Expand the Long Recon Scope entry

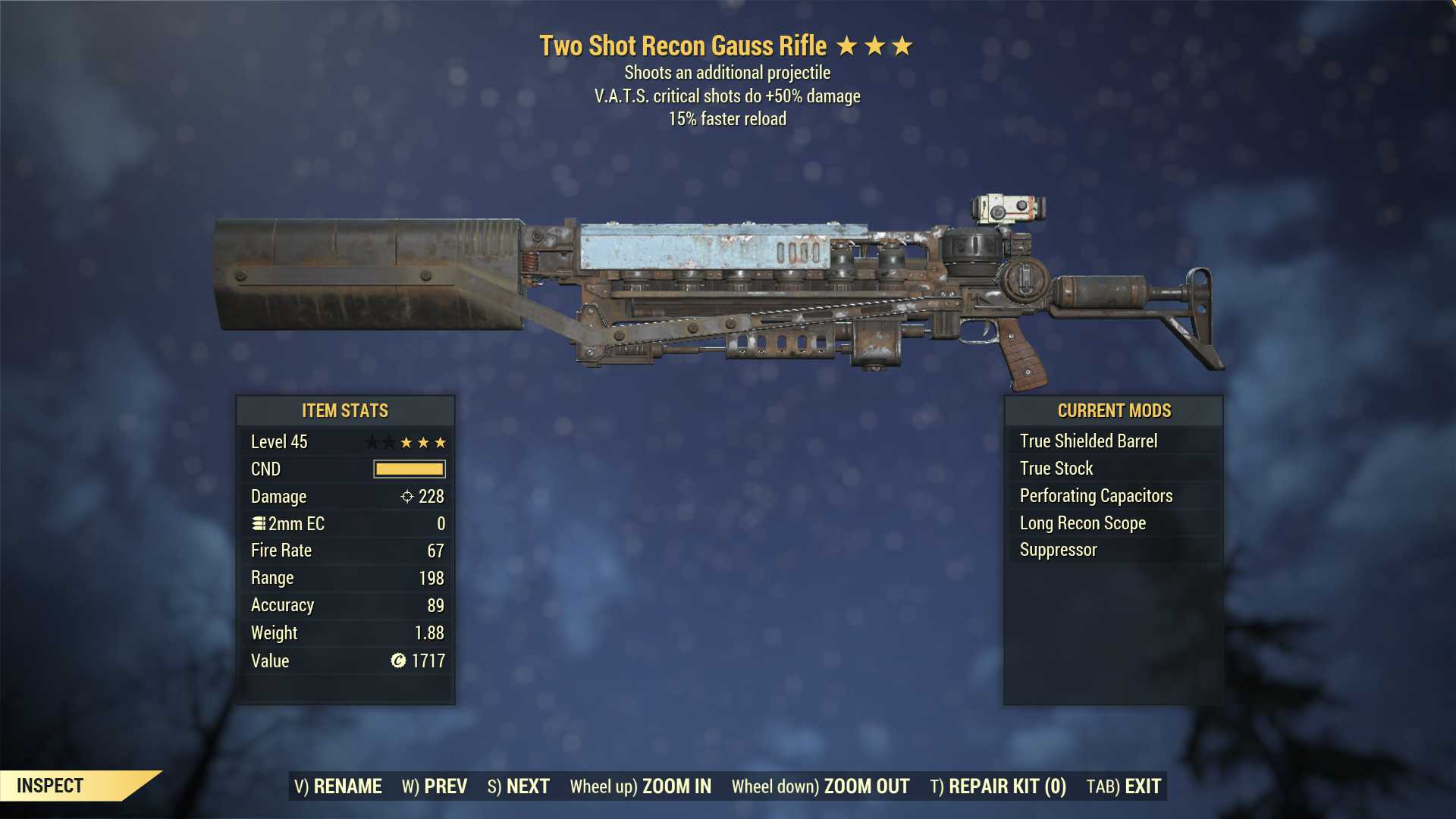(1081, 522)
